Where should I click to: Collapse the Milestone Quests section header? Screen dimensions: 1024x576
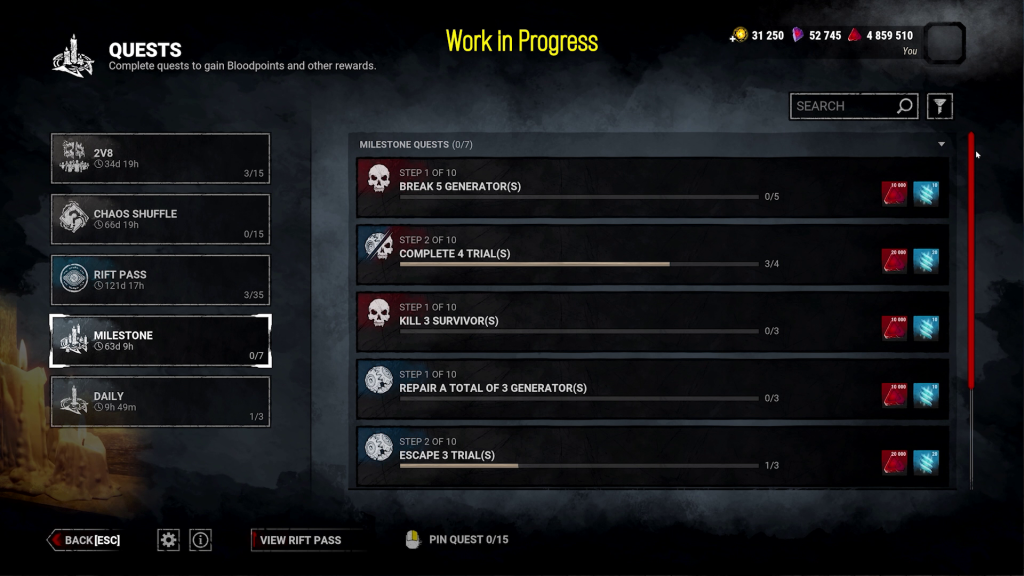941,145
